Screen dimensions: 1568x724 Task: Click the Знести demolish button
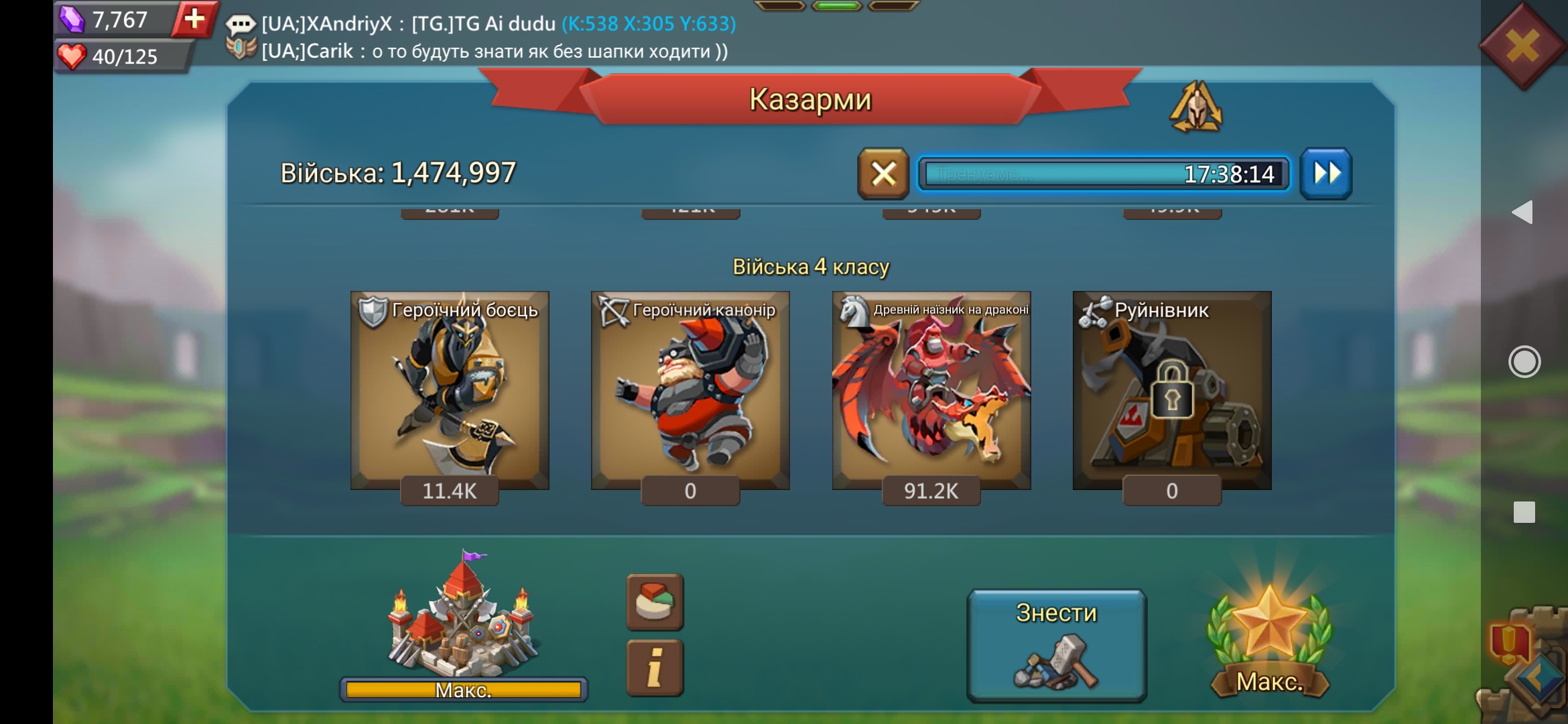(x=1057, y=645)
